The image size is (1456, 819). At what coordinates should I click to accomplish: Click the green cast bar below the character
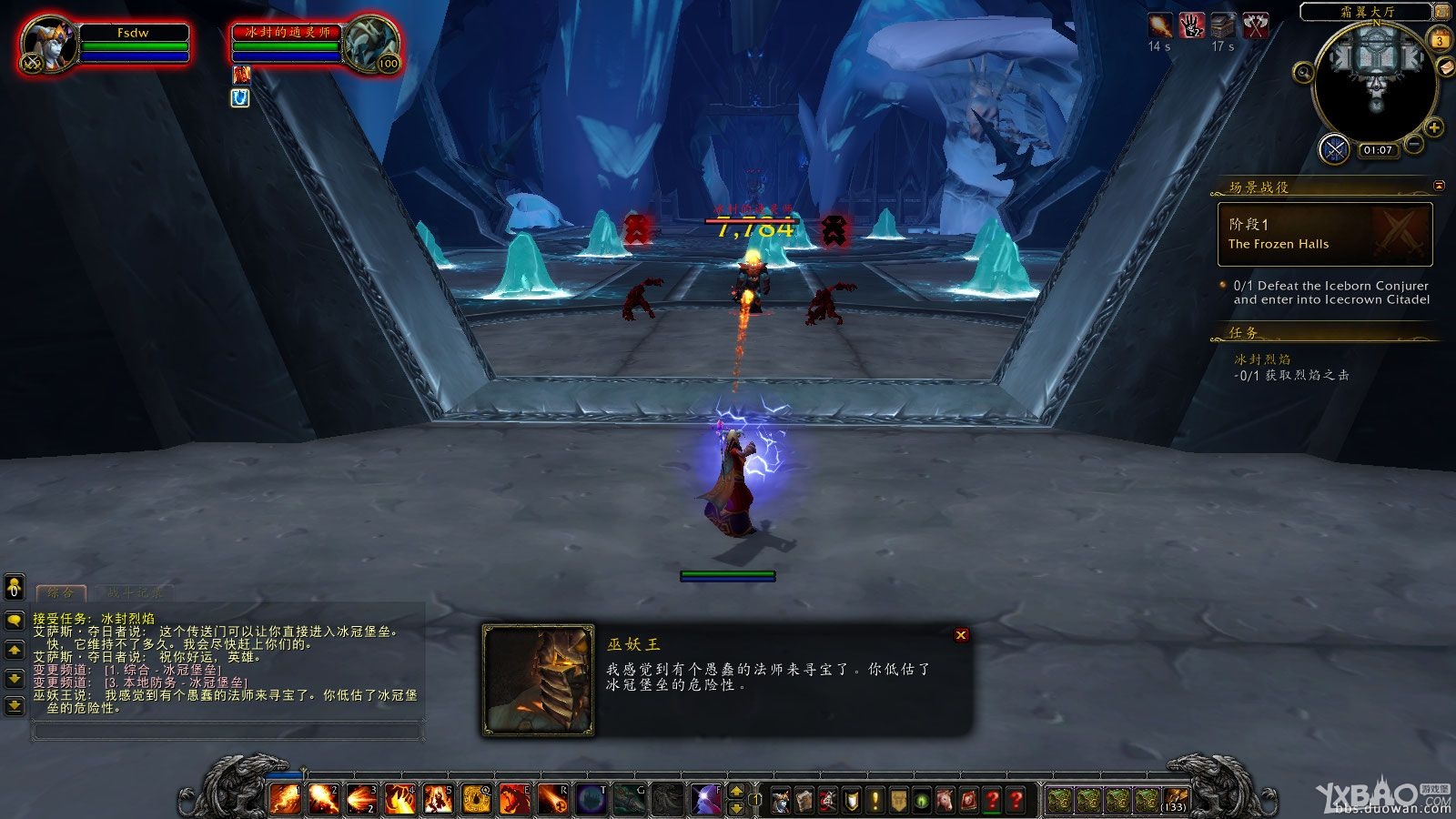(726, 574)
